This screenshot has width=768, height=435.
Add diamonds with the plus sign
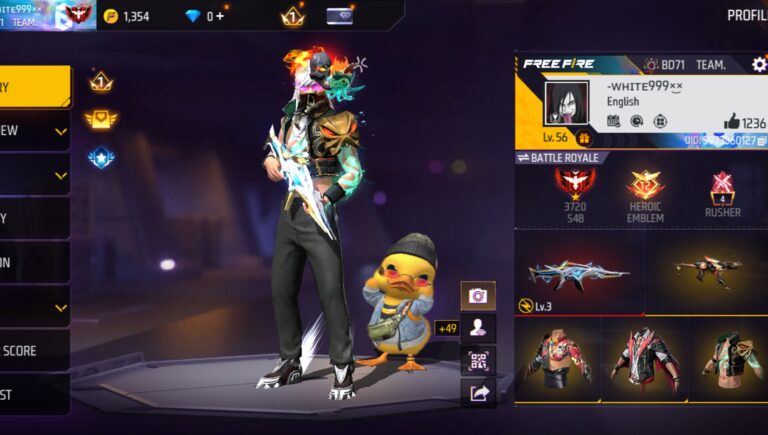220,16
